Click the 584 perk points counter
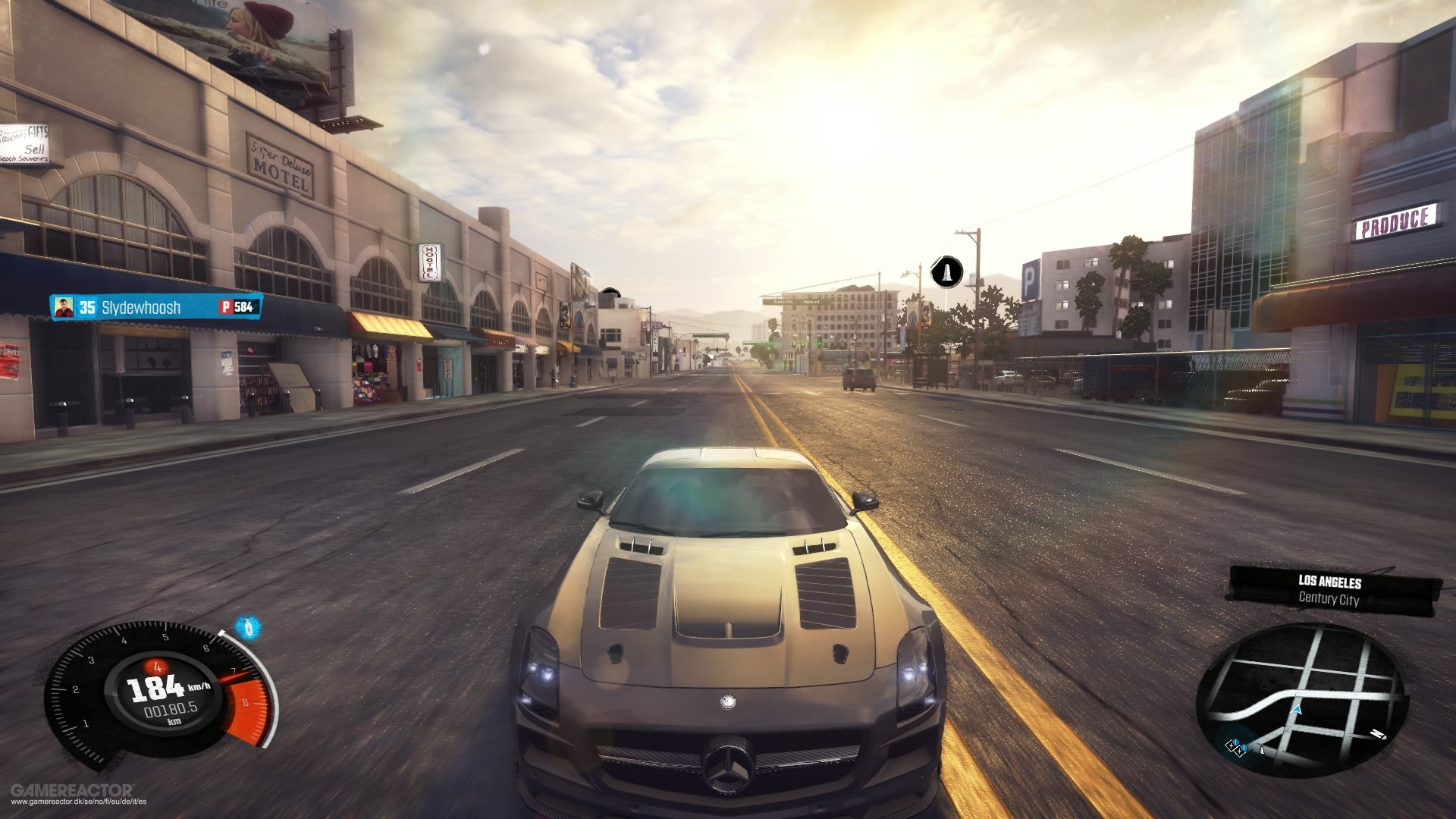Image resolution: width=1456 pixels, height=819 pixels. [x=246, y=308]
